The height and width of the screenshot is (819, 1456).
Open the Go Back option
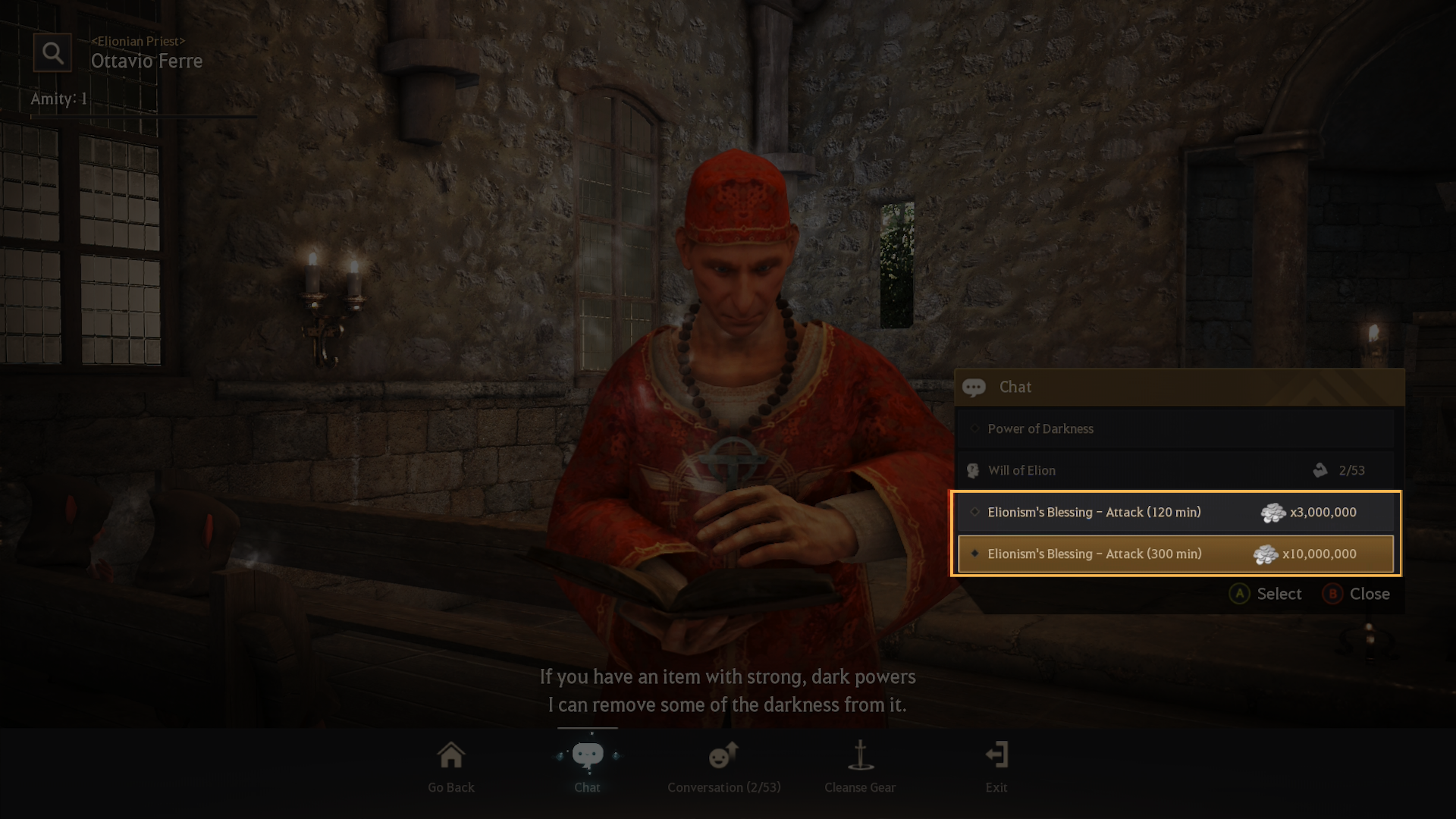451,767
